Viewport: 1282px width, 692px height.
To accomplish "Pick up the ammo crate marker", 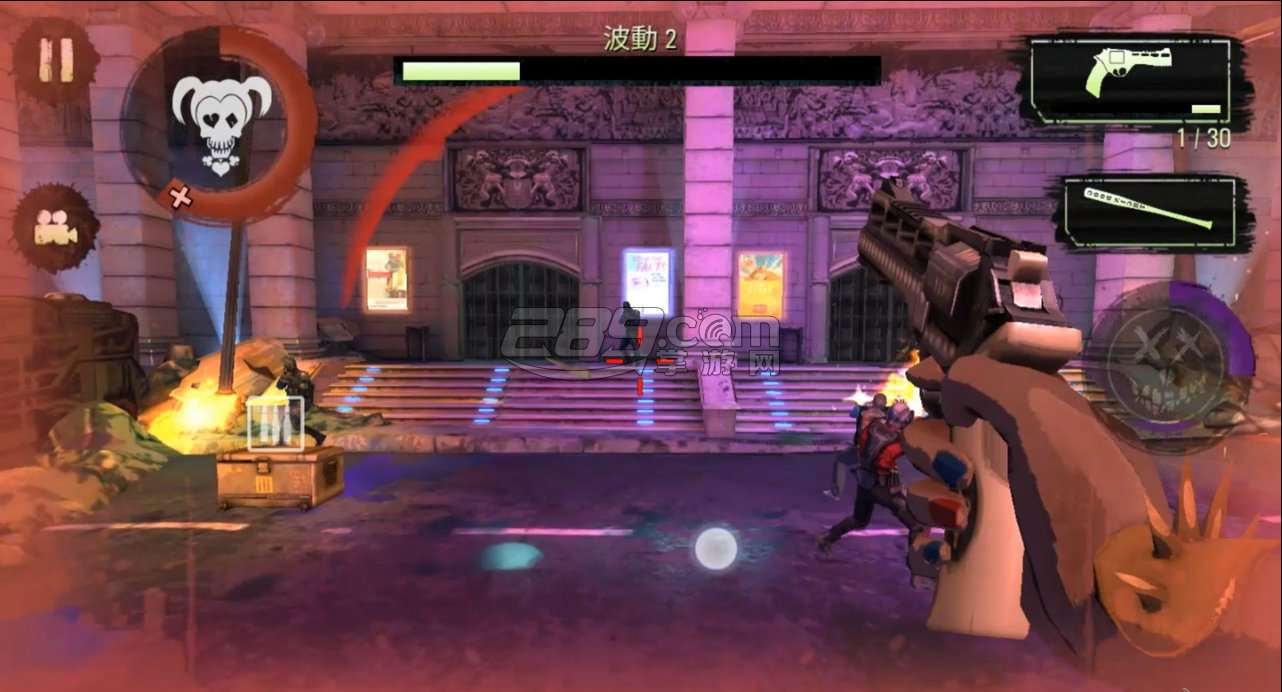I will (x=275, y=424).
